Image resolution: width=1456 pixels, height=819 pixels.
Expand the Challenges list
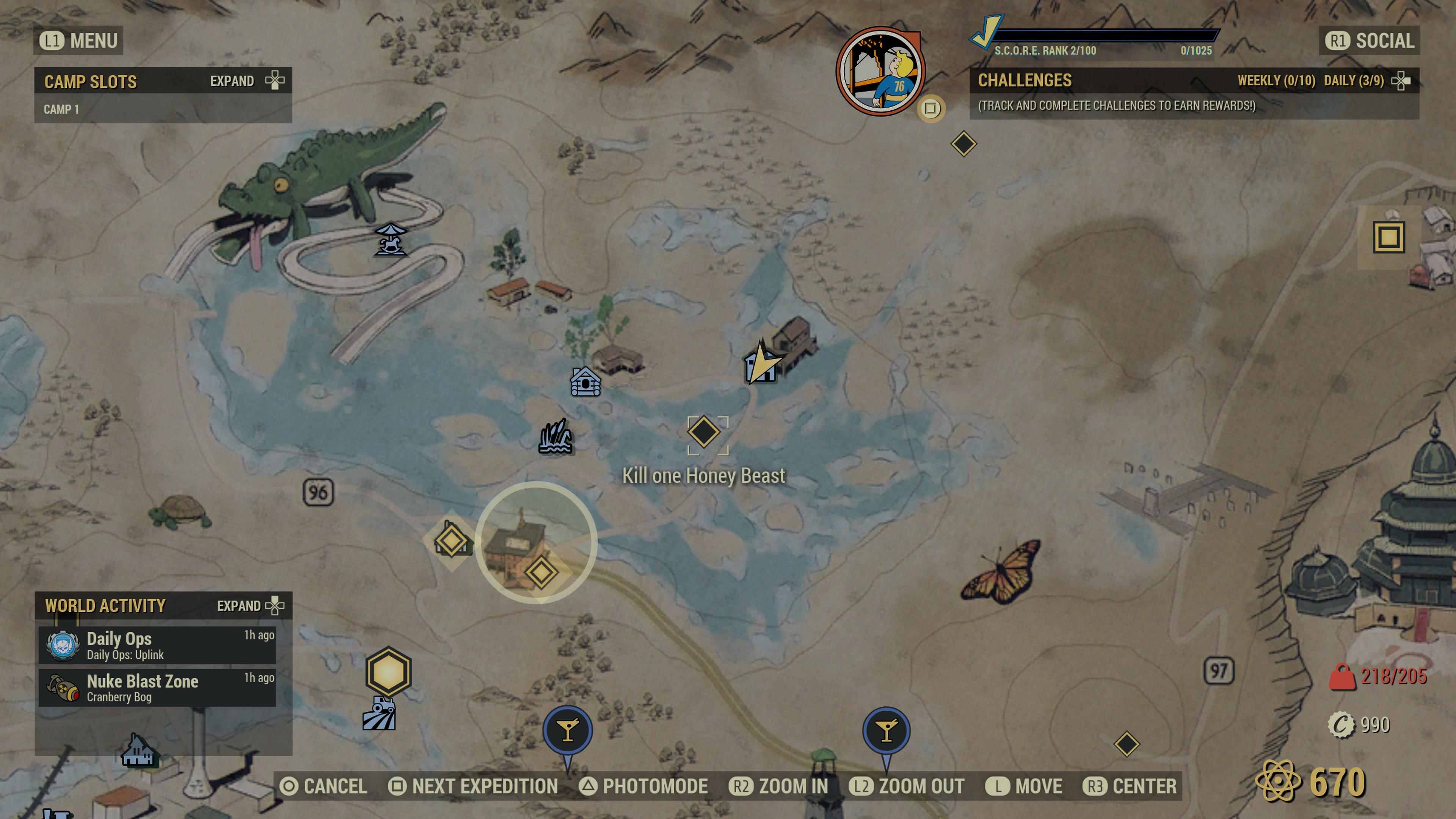(x=1401, y=80)
